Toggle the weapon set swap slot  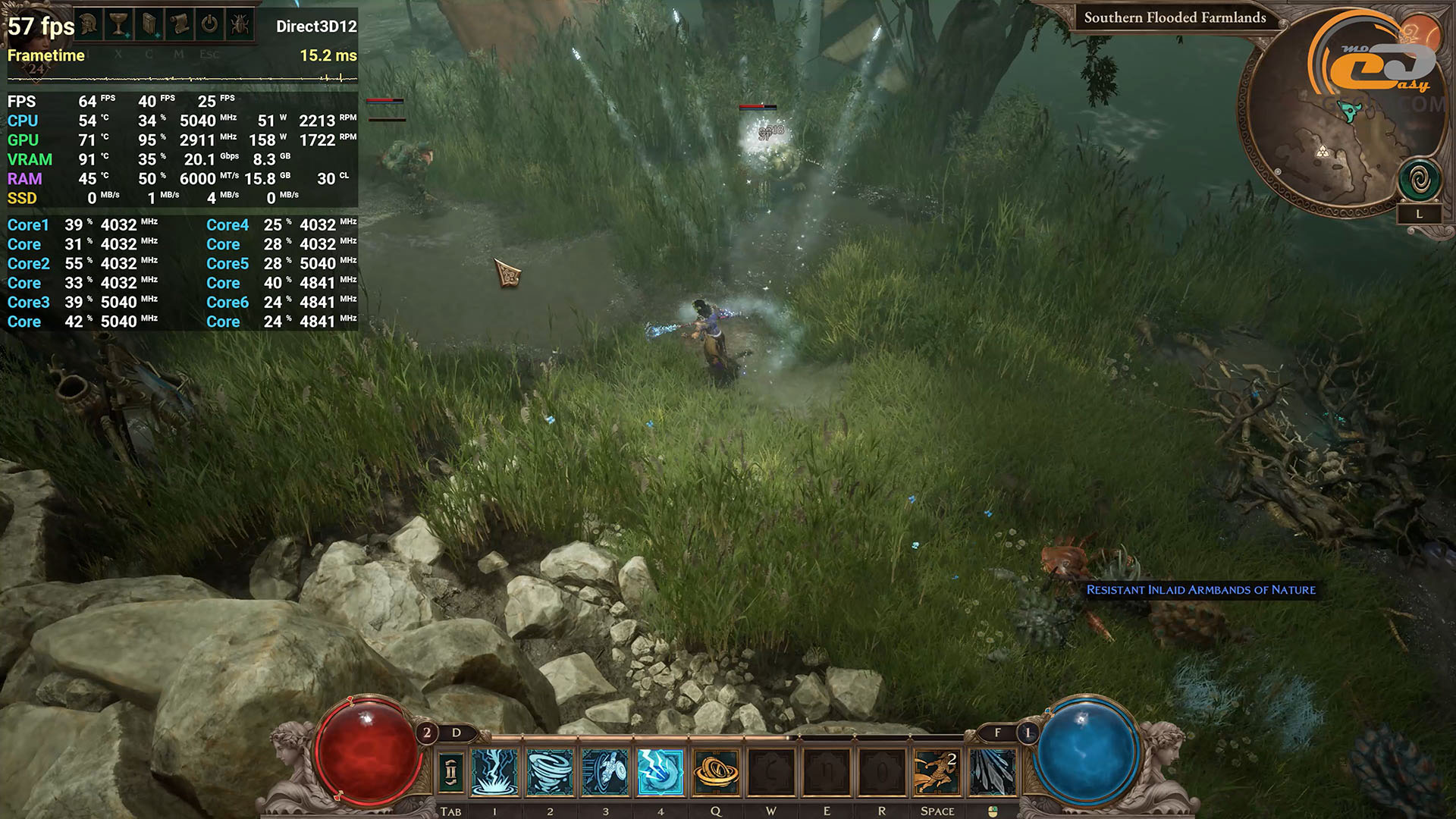click(x=450, y=773)
